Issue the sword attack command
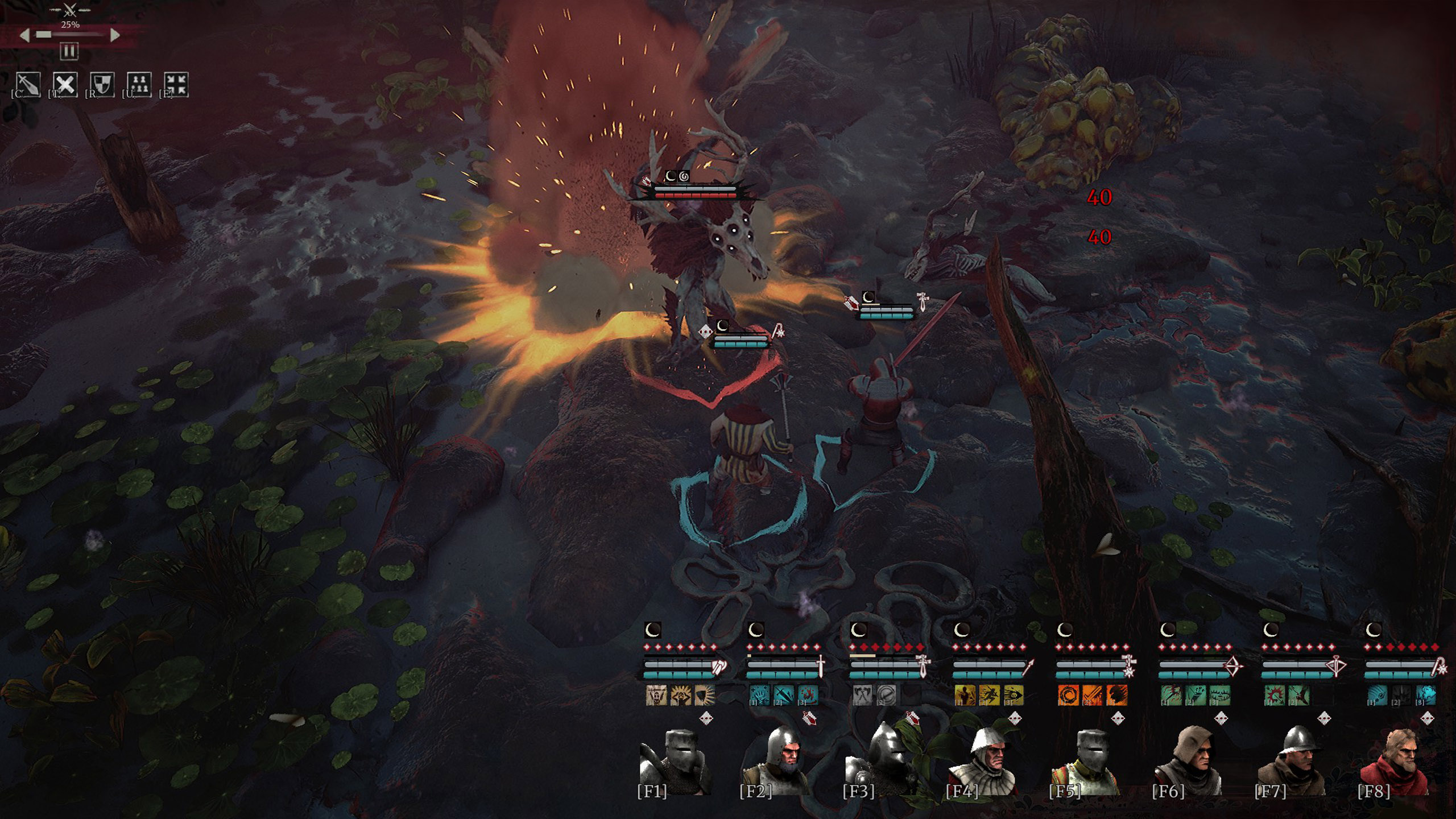1456x819 pixels. click(x=28, y=84)
